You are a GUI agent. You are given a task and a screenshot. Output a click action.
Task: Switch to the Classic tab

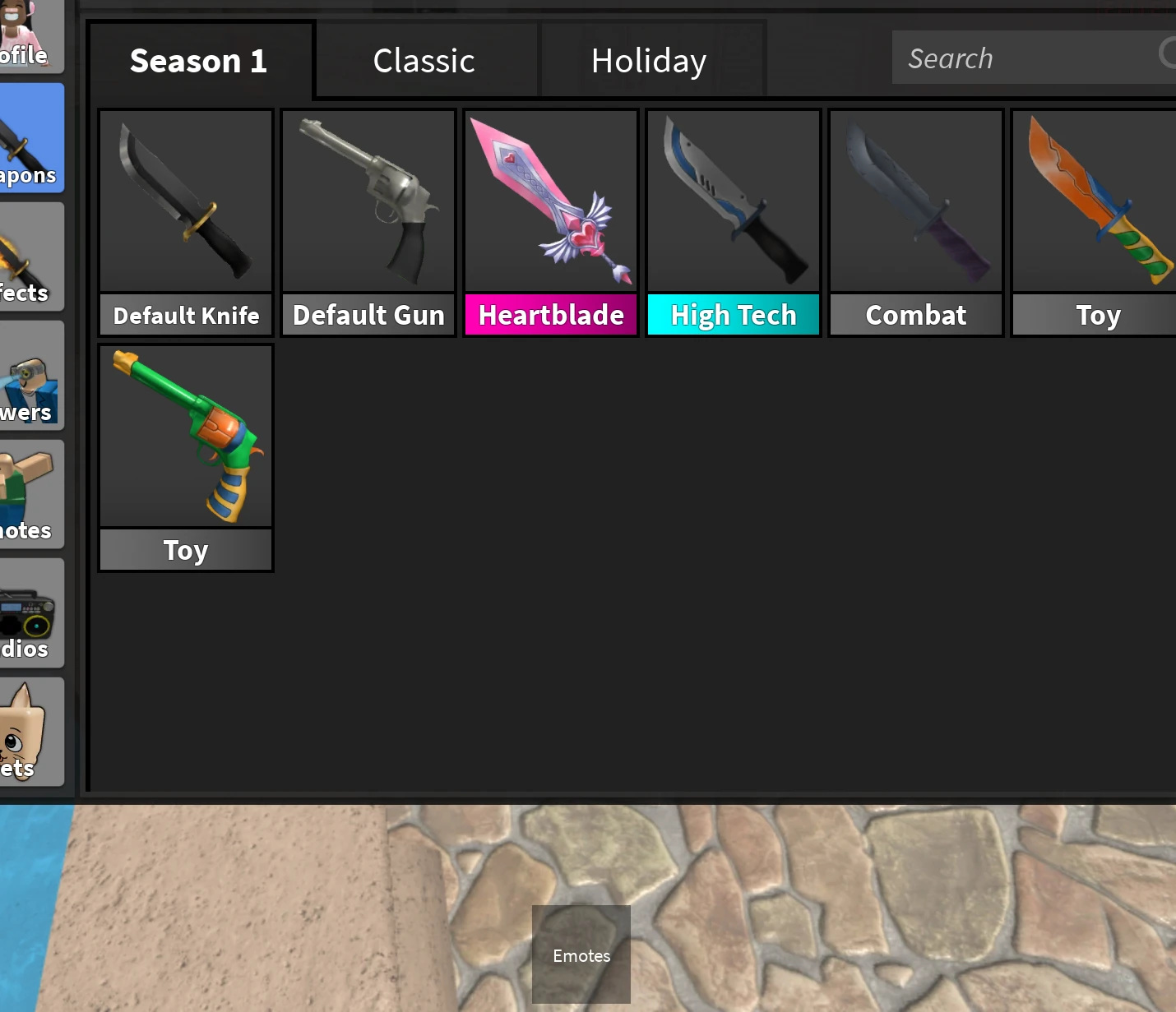pyautogui.click(x=424, y=60)
